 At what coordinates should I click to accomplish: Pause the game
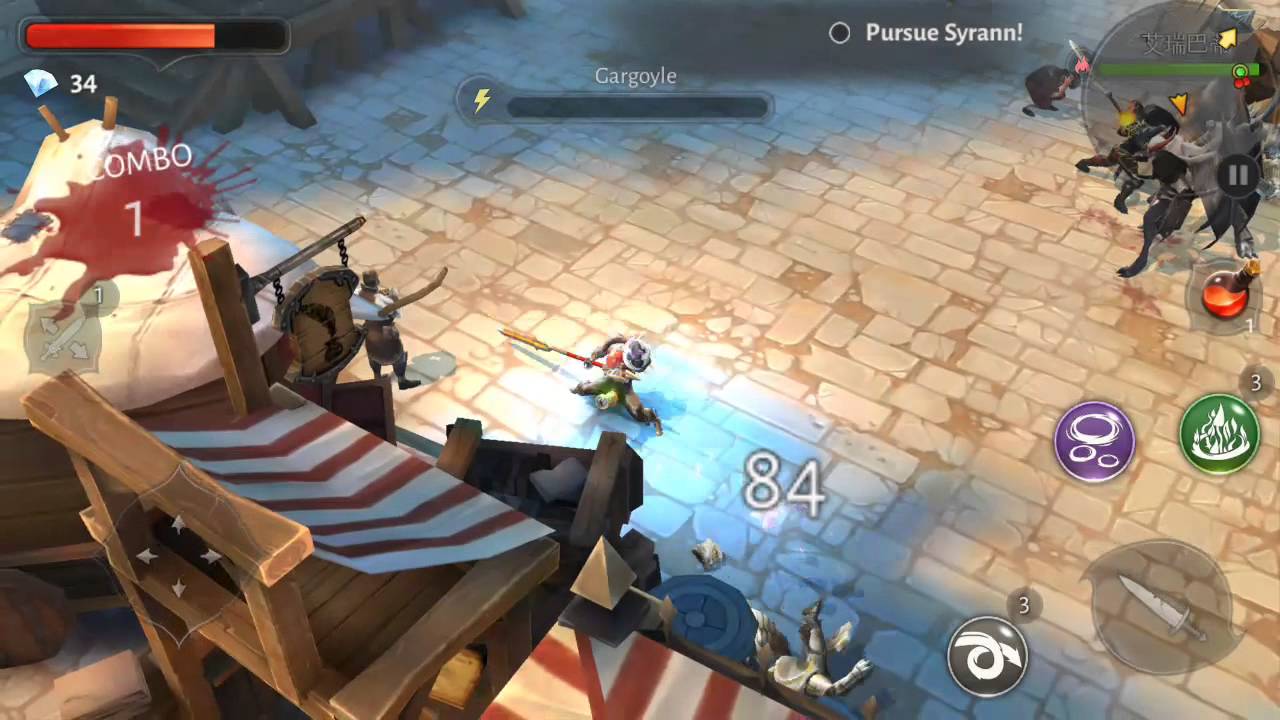click(x=1237, y=176)
